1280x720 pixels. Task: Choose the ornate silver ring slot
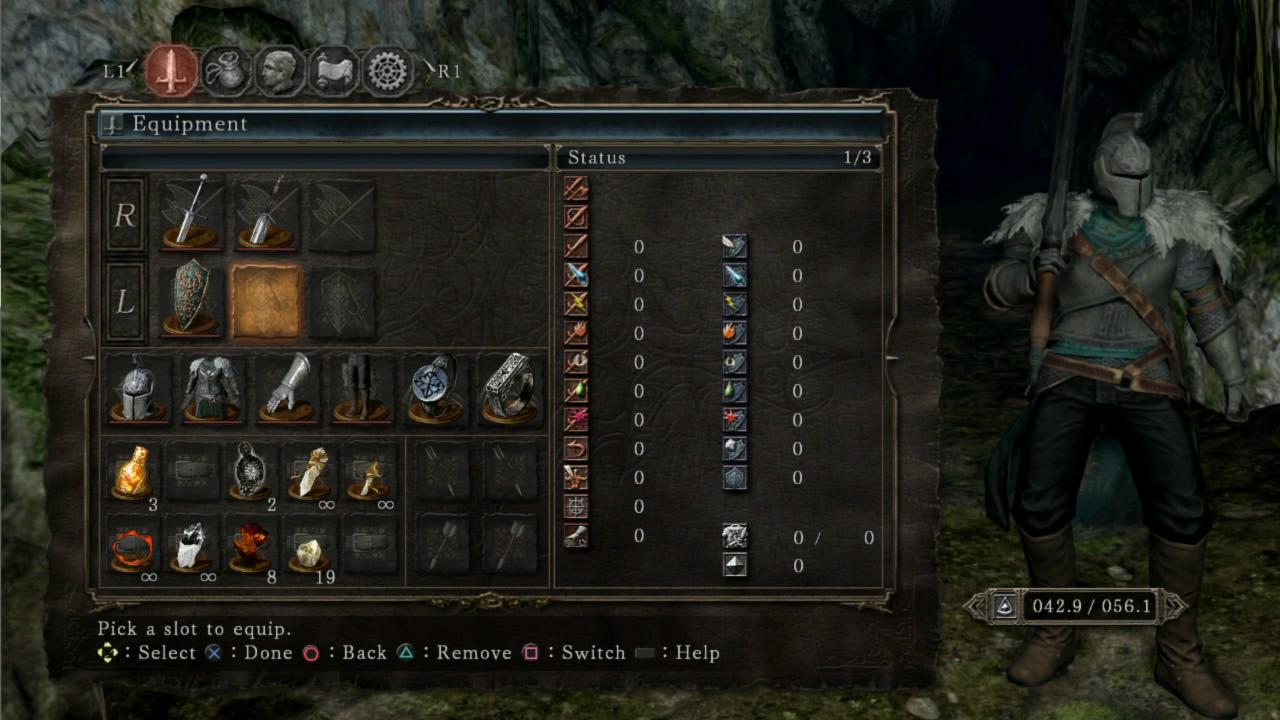(509, 388)
